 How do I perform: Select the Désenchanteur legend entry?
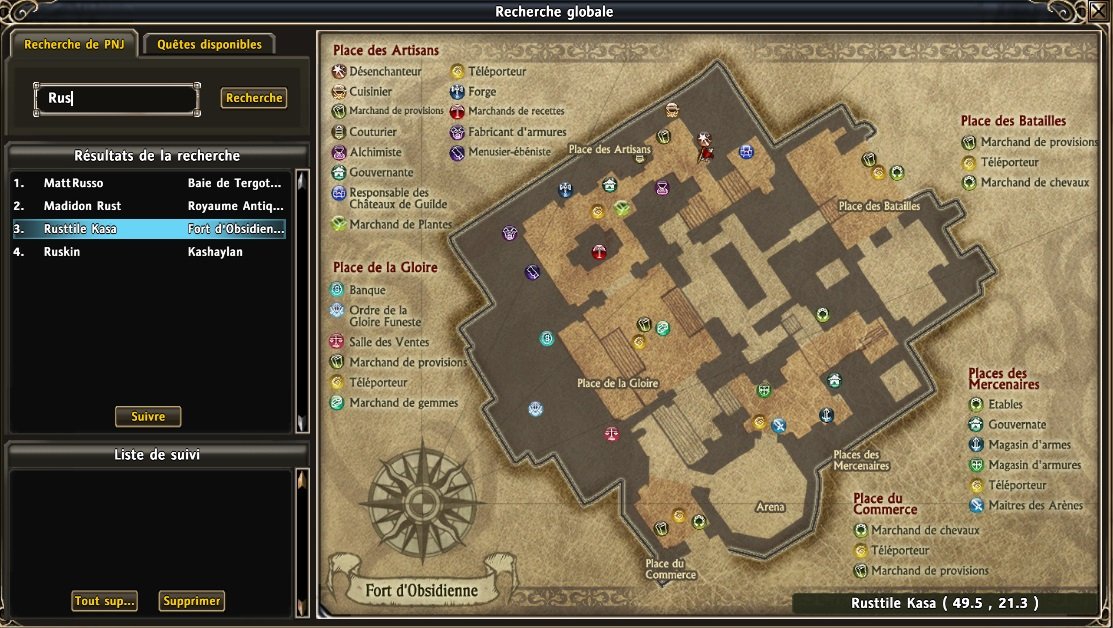pyautogui.click(x=385, y=72)
